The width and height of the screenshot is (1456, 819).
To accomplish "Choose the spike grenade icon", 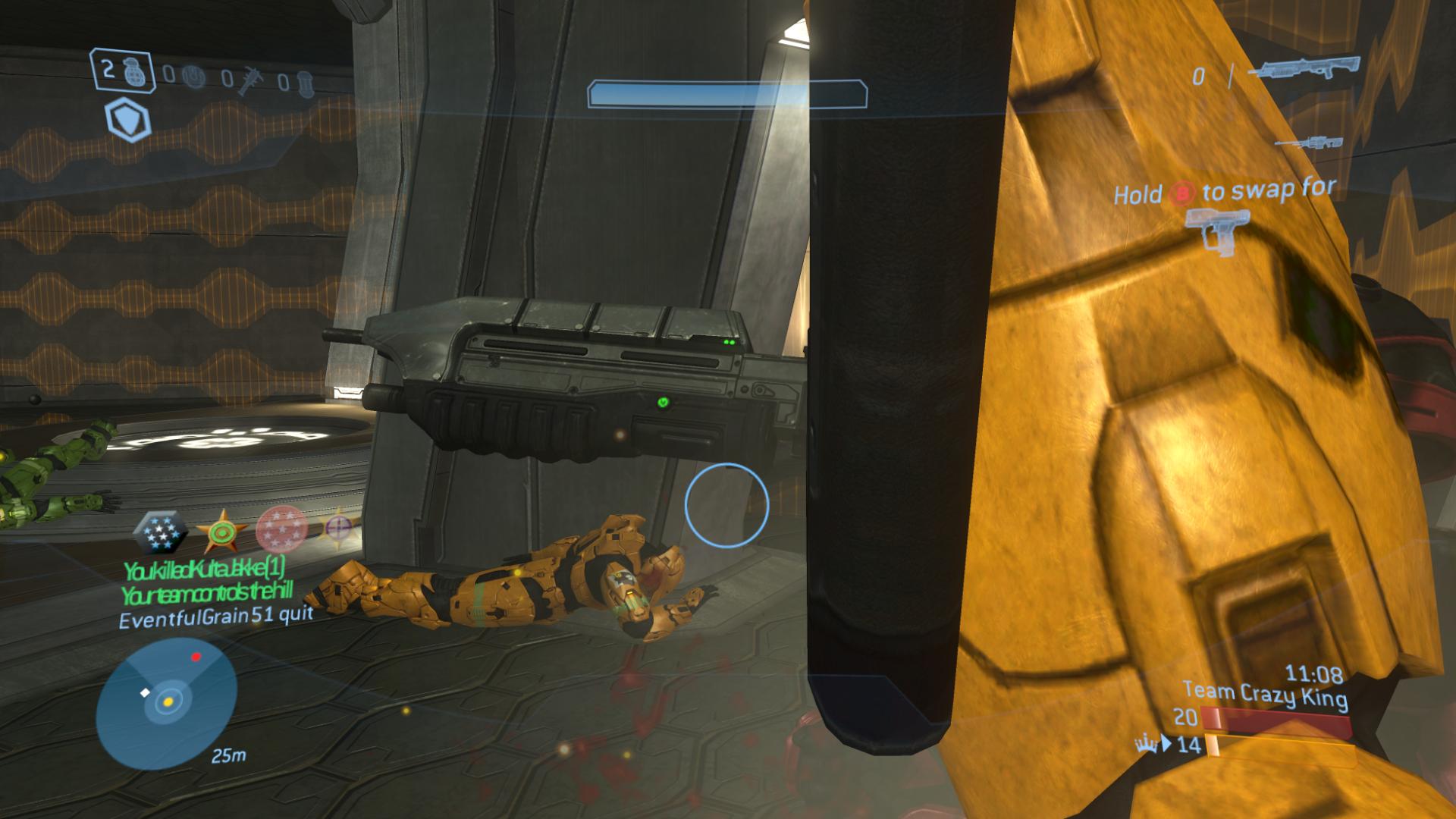I will pyautogui.click(x=247, y=80).
